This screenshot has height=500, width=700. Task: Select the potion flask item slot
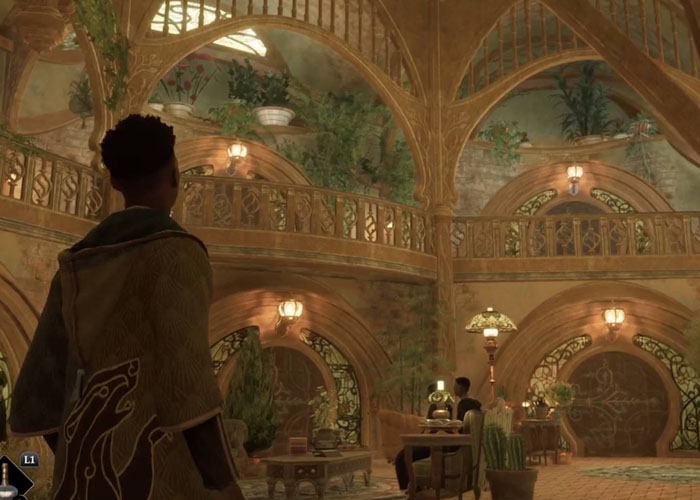point(10,480)
